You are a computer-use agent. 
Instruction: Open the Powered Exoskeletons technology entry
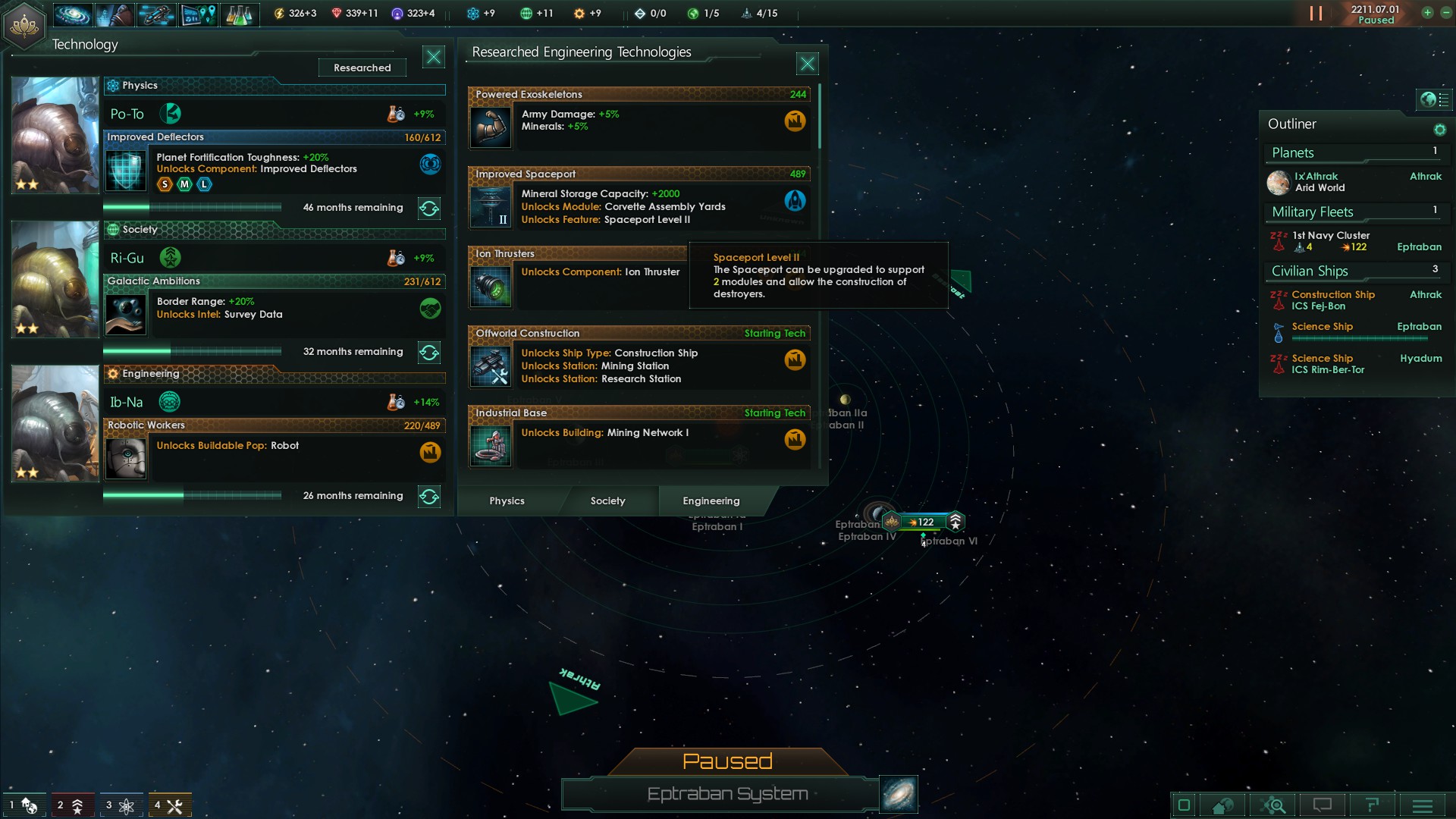639,118
